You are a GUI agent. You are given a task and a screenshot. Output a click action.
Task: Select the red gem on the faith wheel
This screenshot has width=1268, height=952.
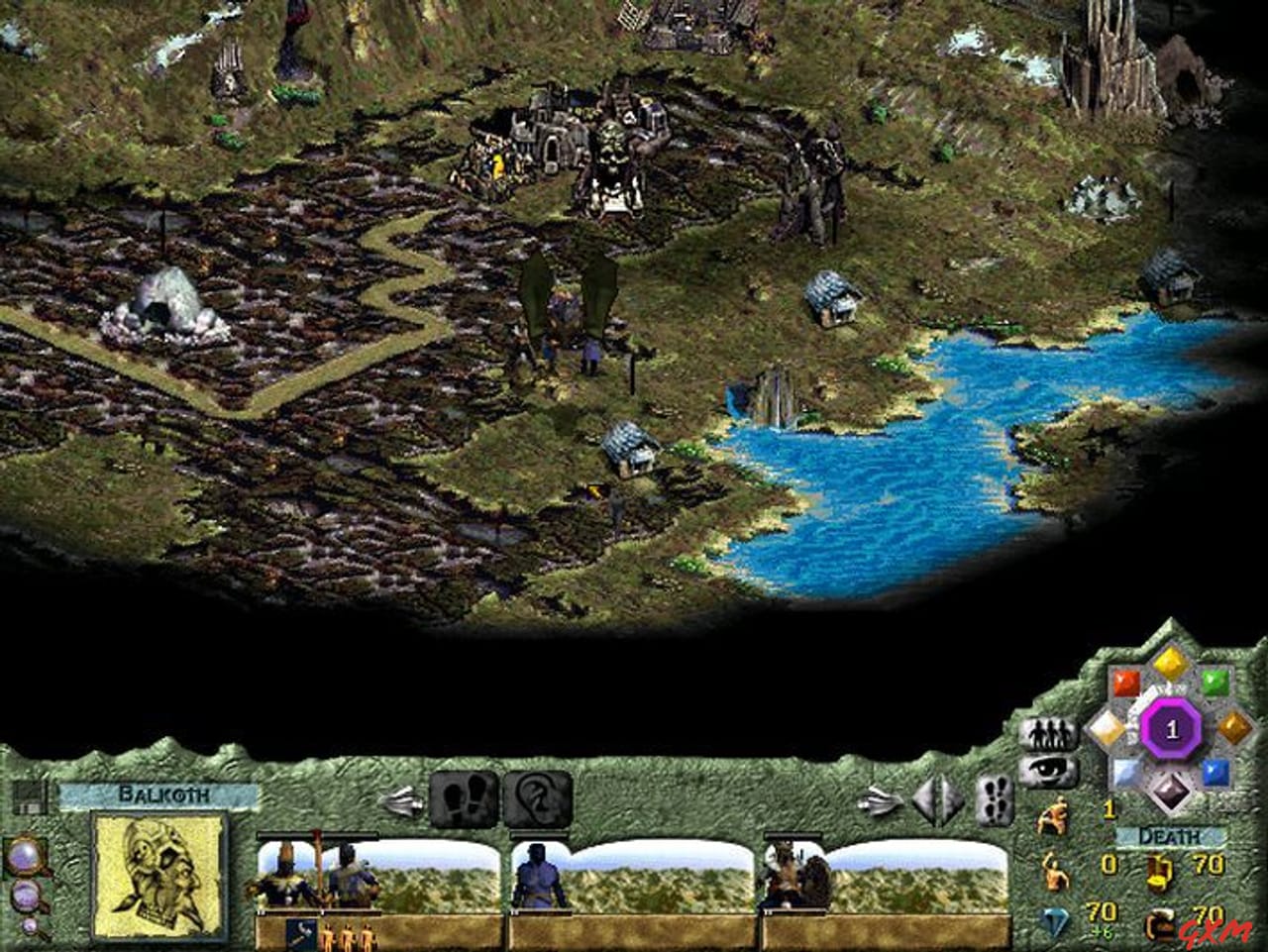coord(1126,683)
